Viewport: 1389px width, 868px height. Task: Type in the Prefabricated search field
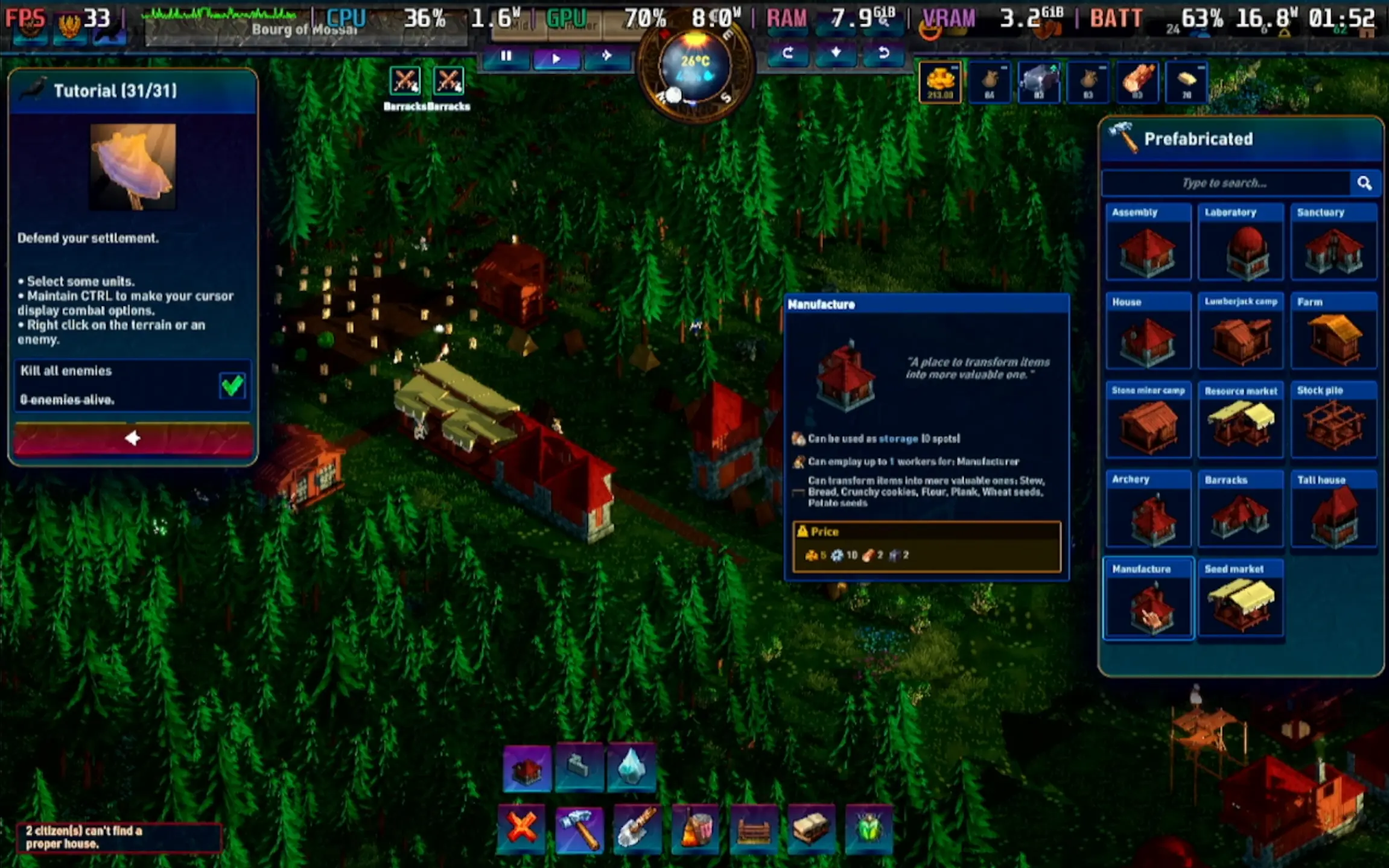click(1225, 183)
